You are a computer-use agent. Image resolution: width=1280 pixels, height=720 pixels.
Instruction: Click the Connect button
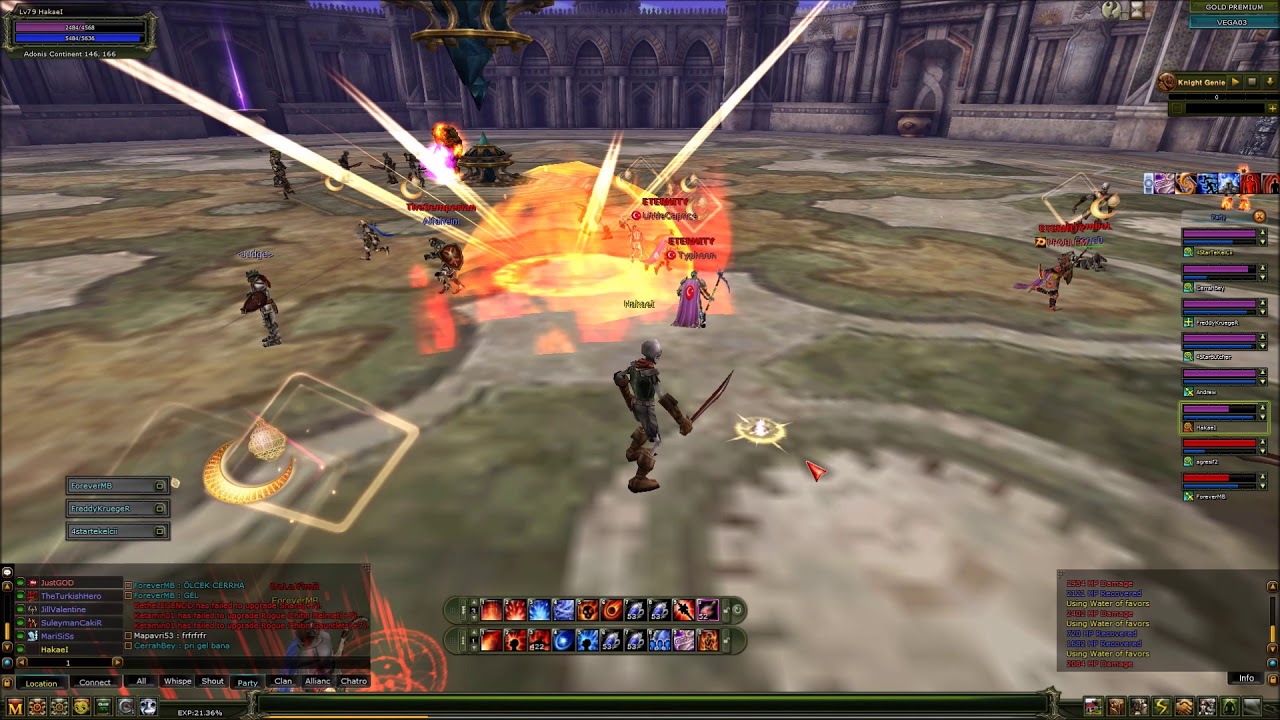tap(95, 683)
